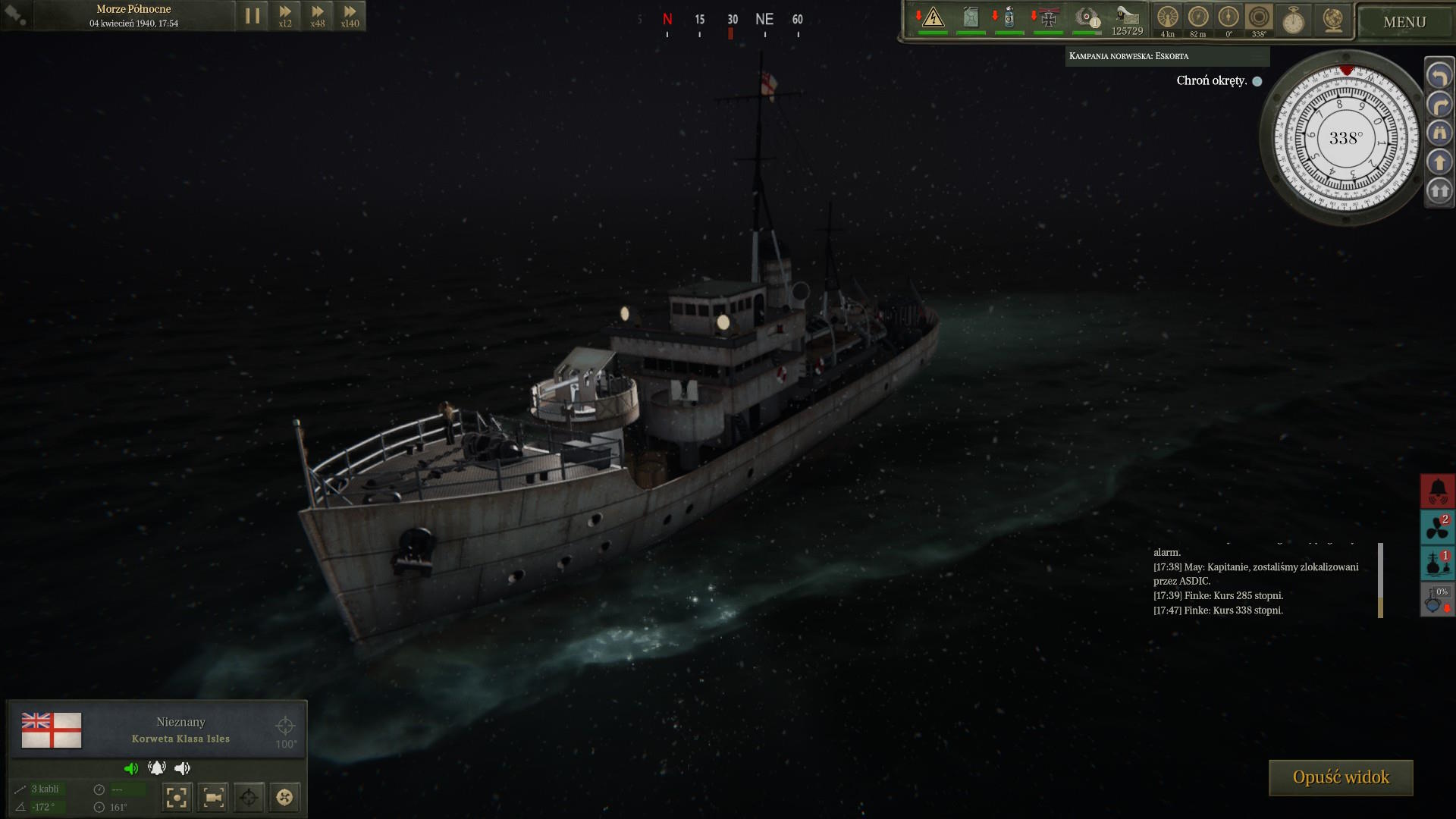Image resolution: width=1456 pixels, height=819 pixels.
Task: Click the green speaker sound icon
Action: [131, 768]
